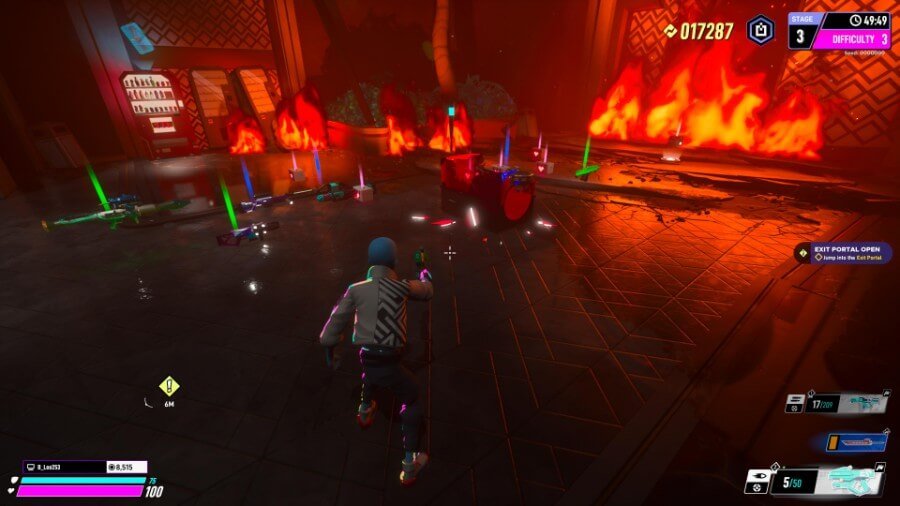This screenshot has height=506, width=900.
Task: Open the Exit Portal Open objective notice
Action: click(842, 254)
